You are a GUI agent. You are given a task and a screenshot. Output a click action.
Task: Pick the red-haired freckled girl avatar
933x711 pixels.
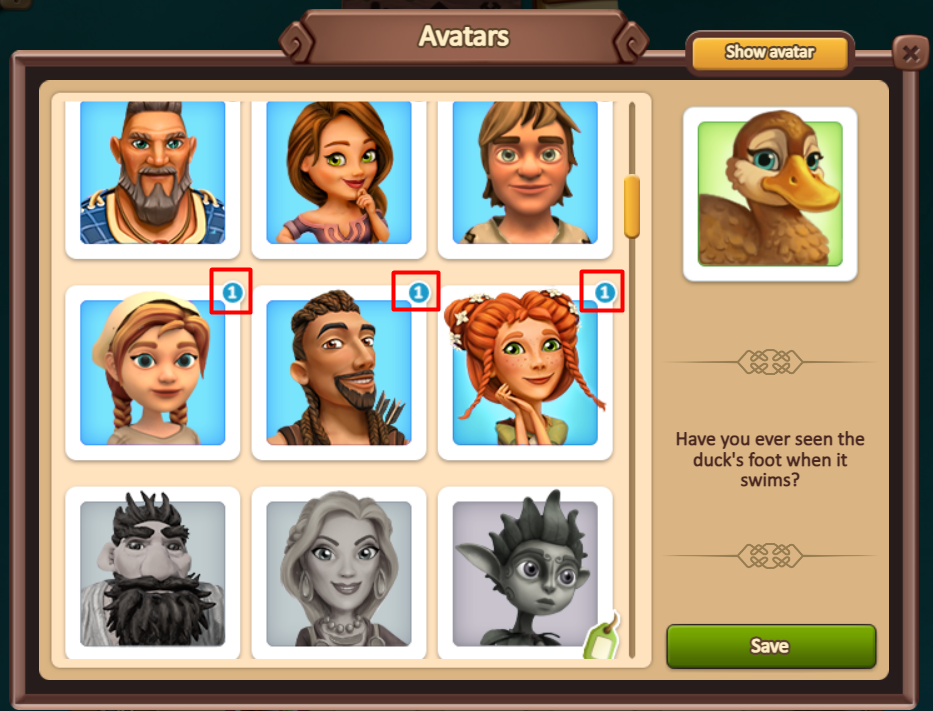[525, 373]
